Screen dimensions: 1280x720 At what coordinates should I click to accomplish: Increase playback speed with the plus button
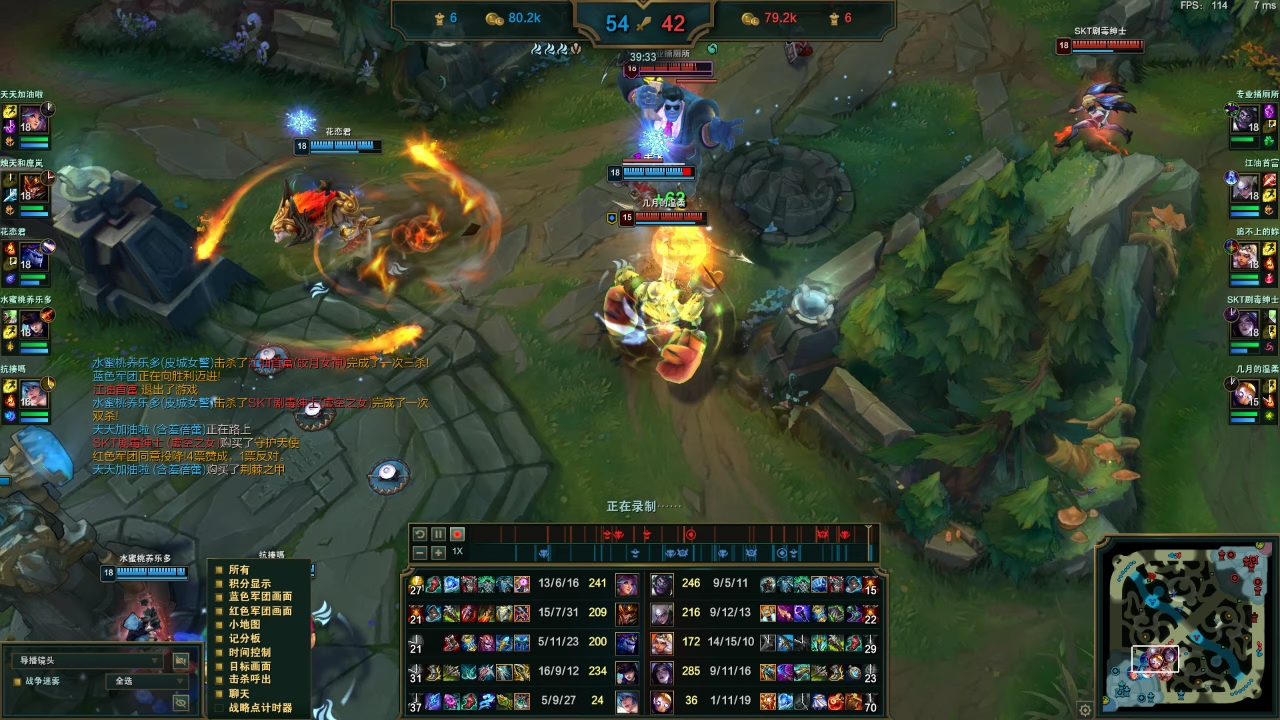pyautogui.click(x=438, y=552)
